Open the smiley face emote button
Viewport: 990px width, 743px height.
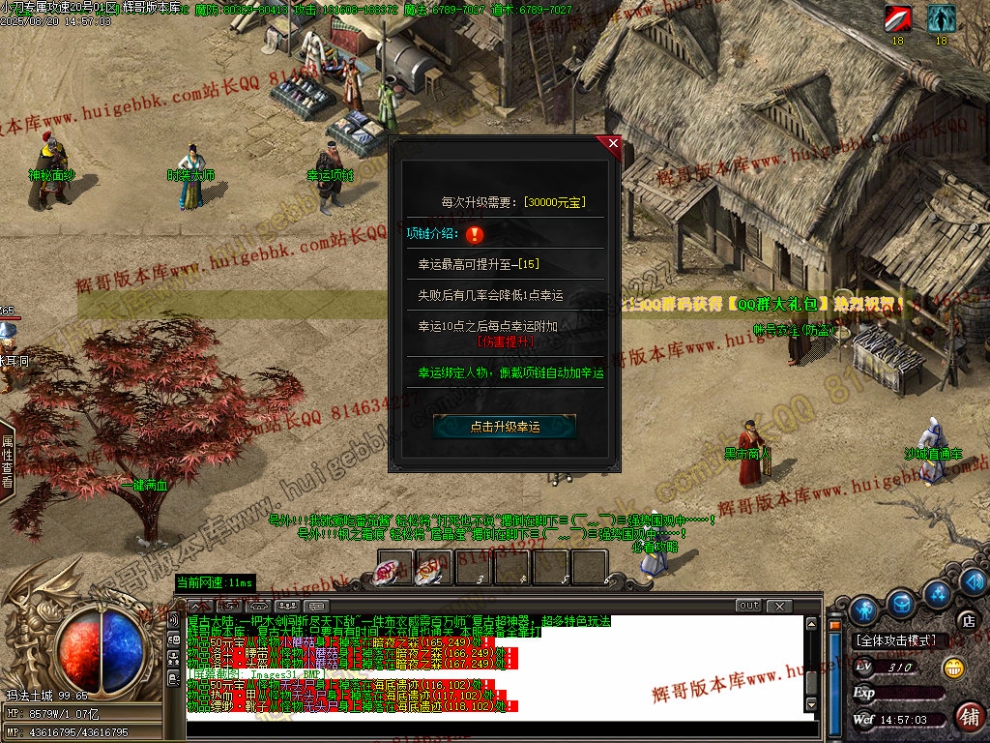955,667
